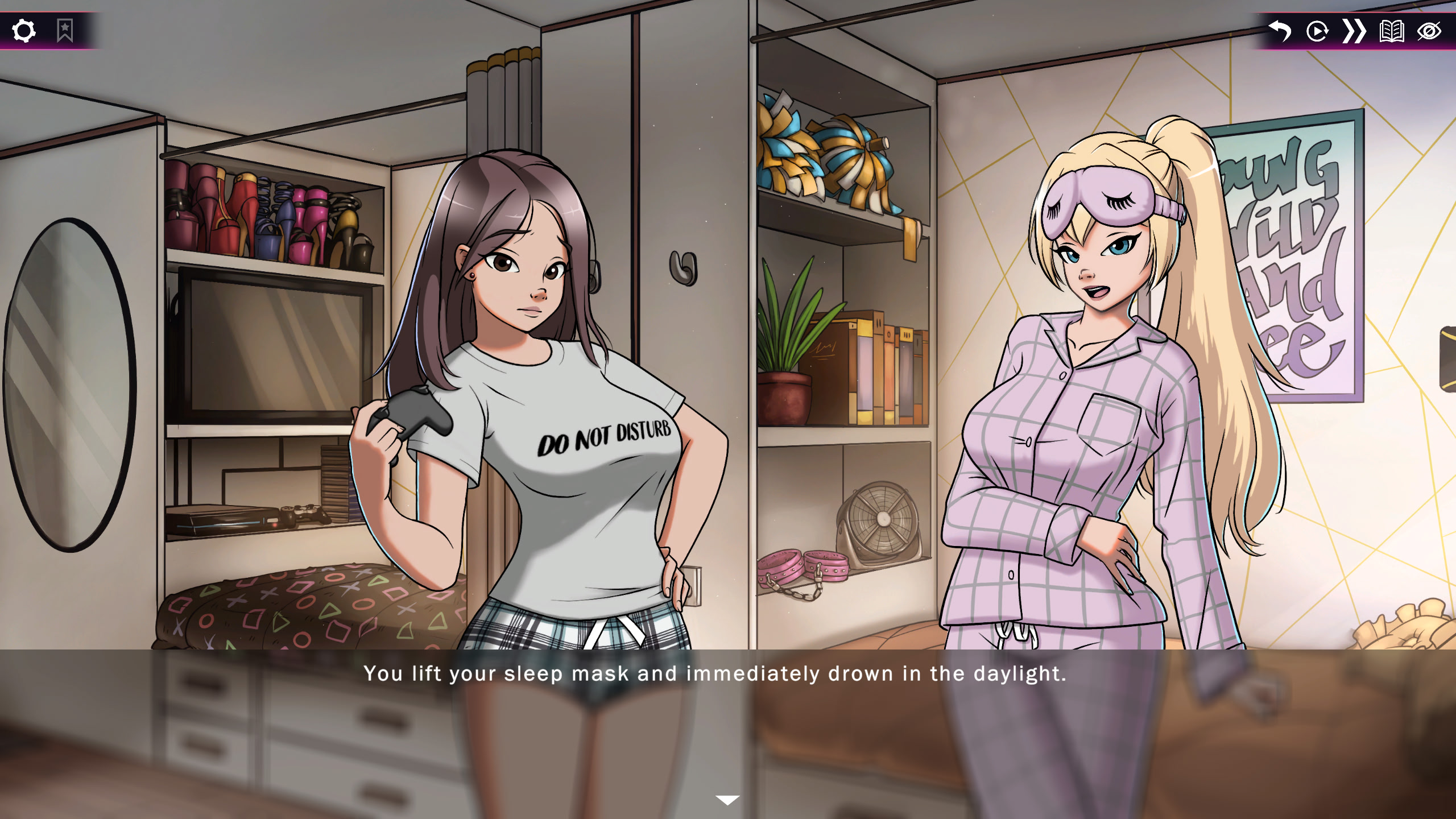Viewport: 1456px width, 819px height.
Task: Toggle auto-play circular arrow button
Action: (x=1317, y=31)
